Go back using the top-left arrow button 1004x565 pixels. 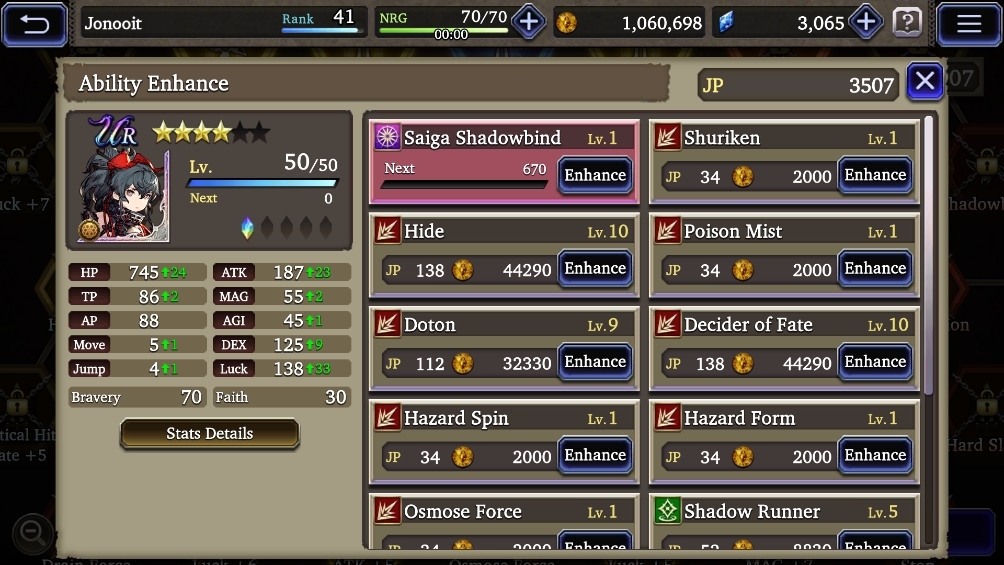pos(34,23)
